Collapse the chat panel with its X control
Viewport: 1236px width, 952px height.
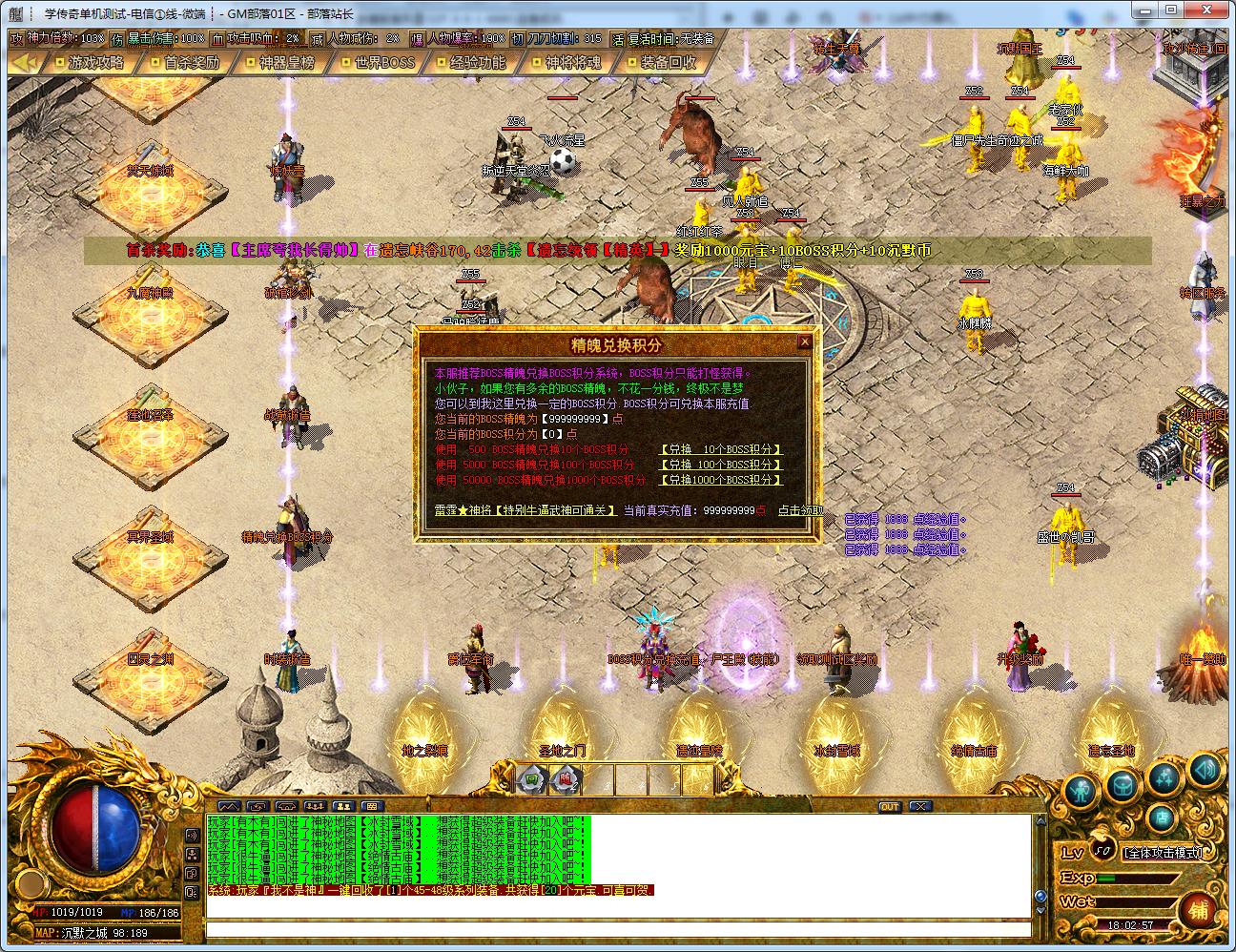(x=918, y=807)
